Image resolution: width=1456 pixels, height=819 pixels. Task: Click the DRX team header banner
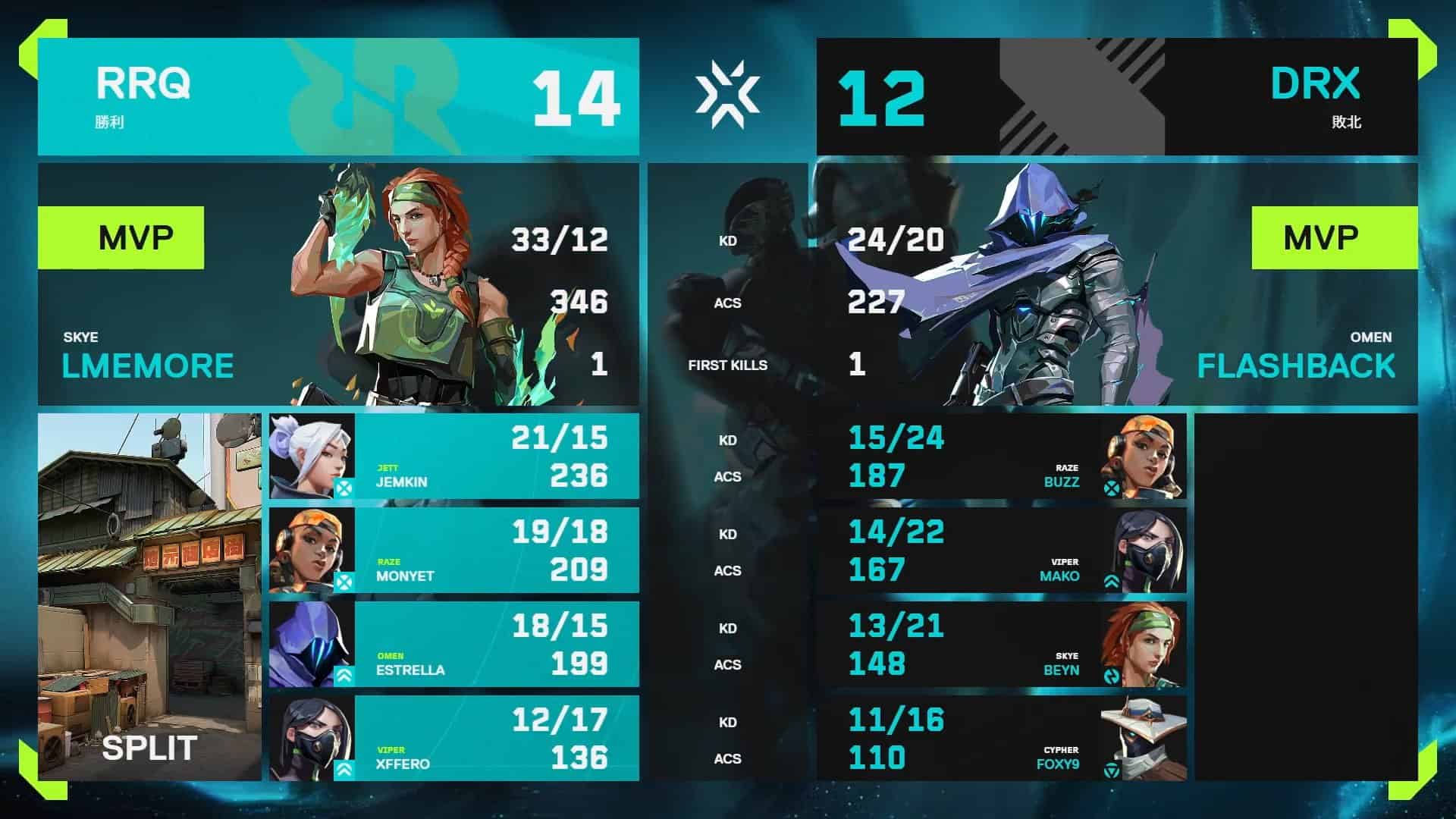1116,97
